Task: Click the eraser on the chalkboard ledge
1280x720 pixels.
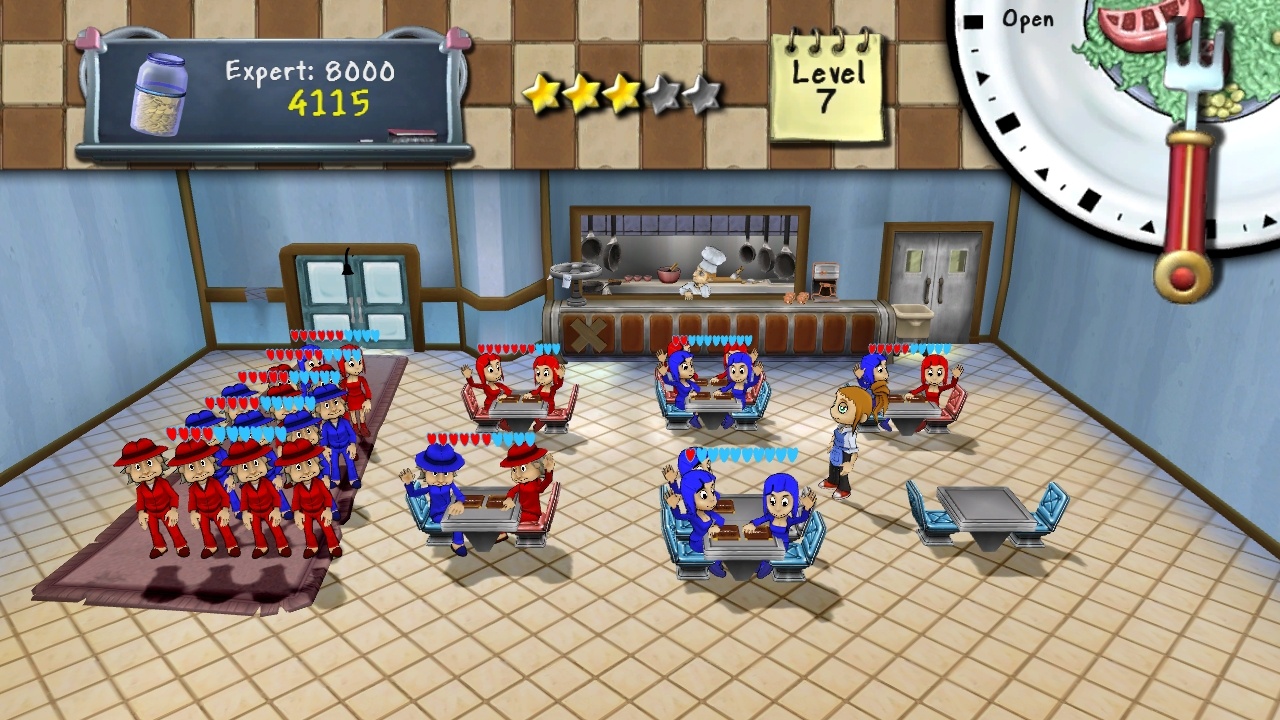Action: (x=410, y=132)
